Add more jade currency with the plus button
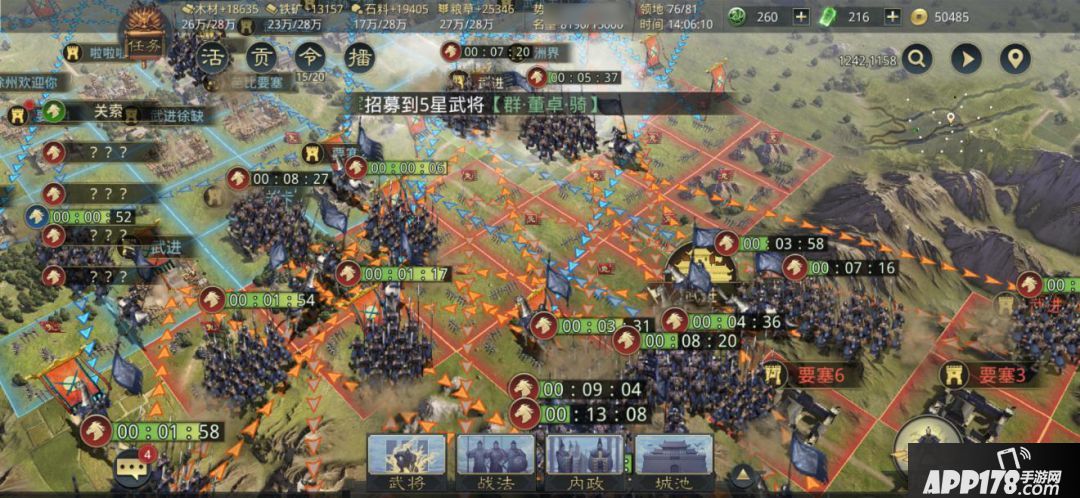 click(801, 16)
